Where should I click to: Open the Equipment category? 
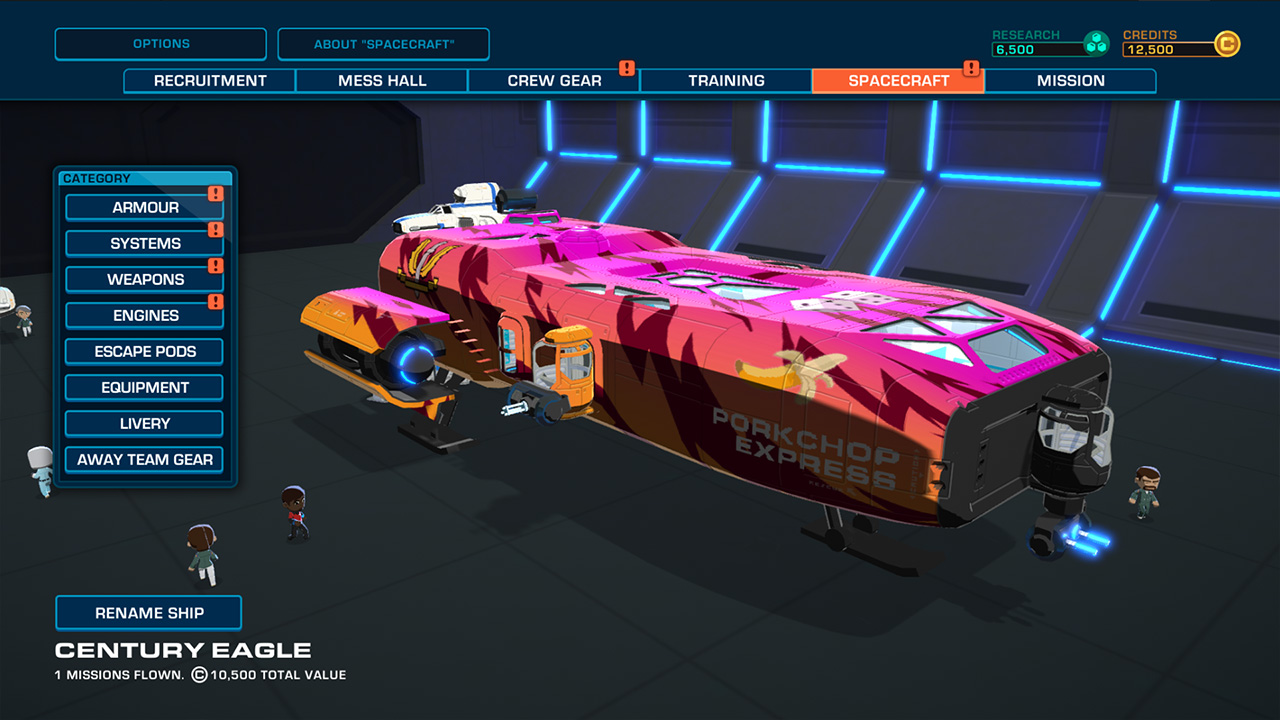143,387
